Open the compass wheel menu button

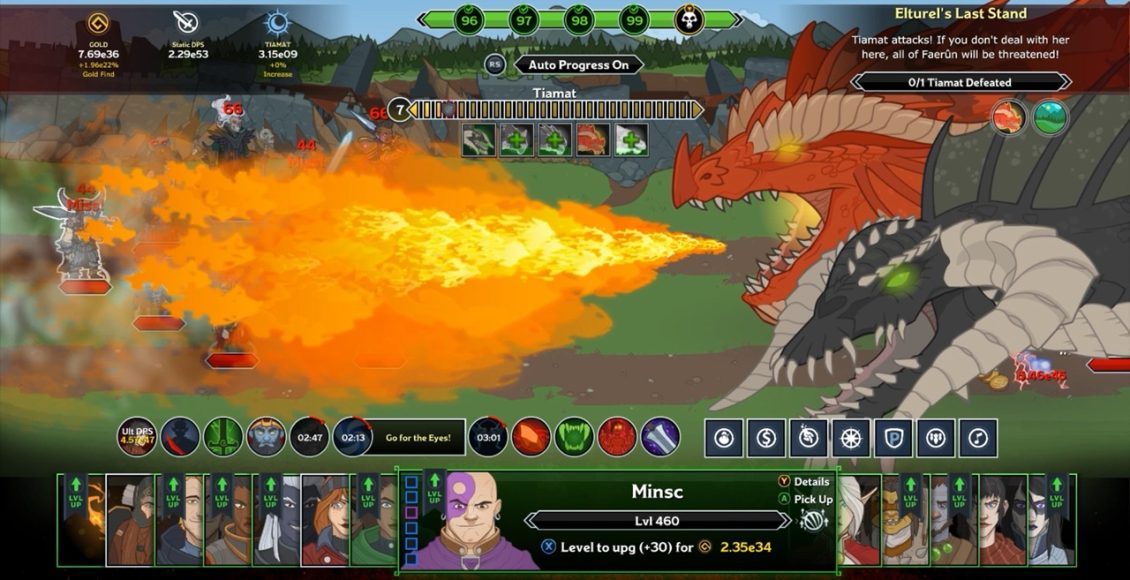pos(851,437)
